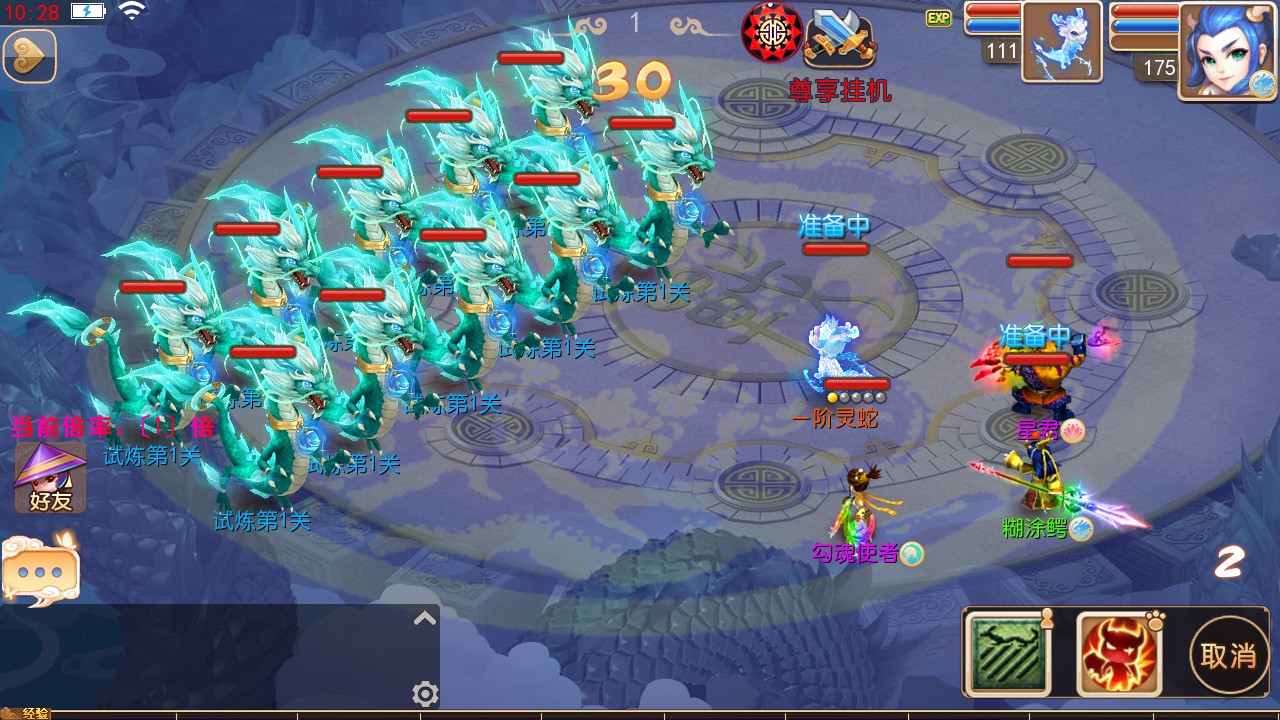Open the chat bubble icon
Screen dimensions: 1280x720
(40, 570)
